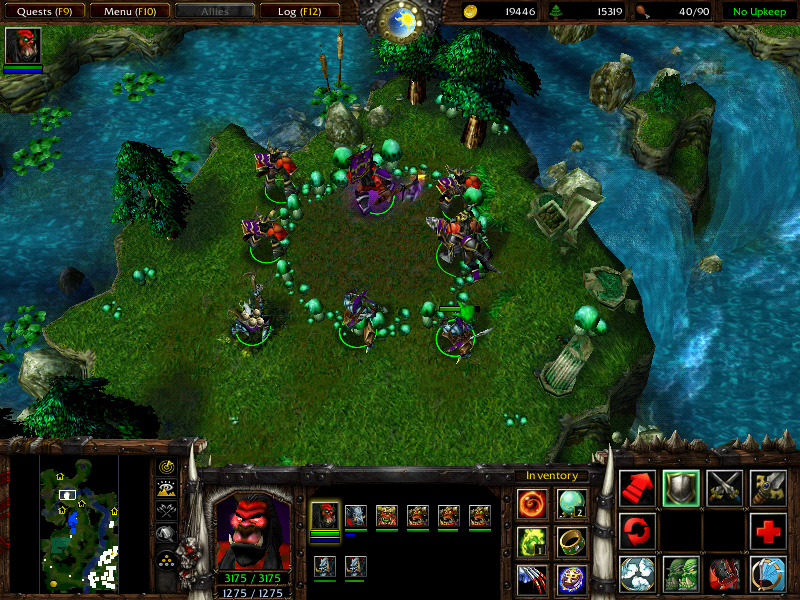Select the hero icon below the Quests button
Screen dimensions: 800x600
22,46
